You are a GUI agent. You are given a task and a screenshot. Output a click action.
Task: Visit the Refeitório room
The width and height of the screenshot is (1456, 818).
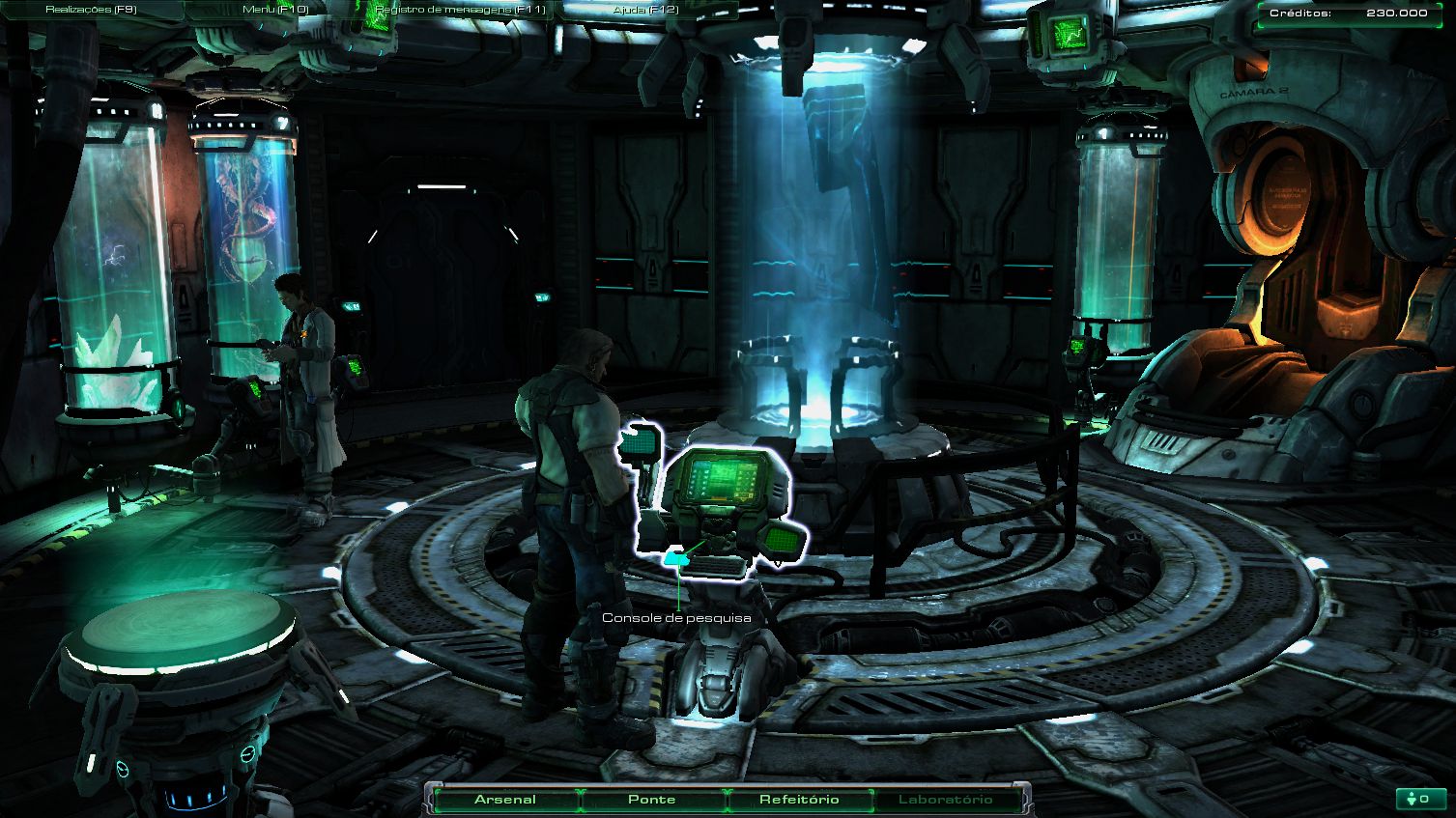click(799, 800)
